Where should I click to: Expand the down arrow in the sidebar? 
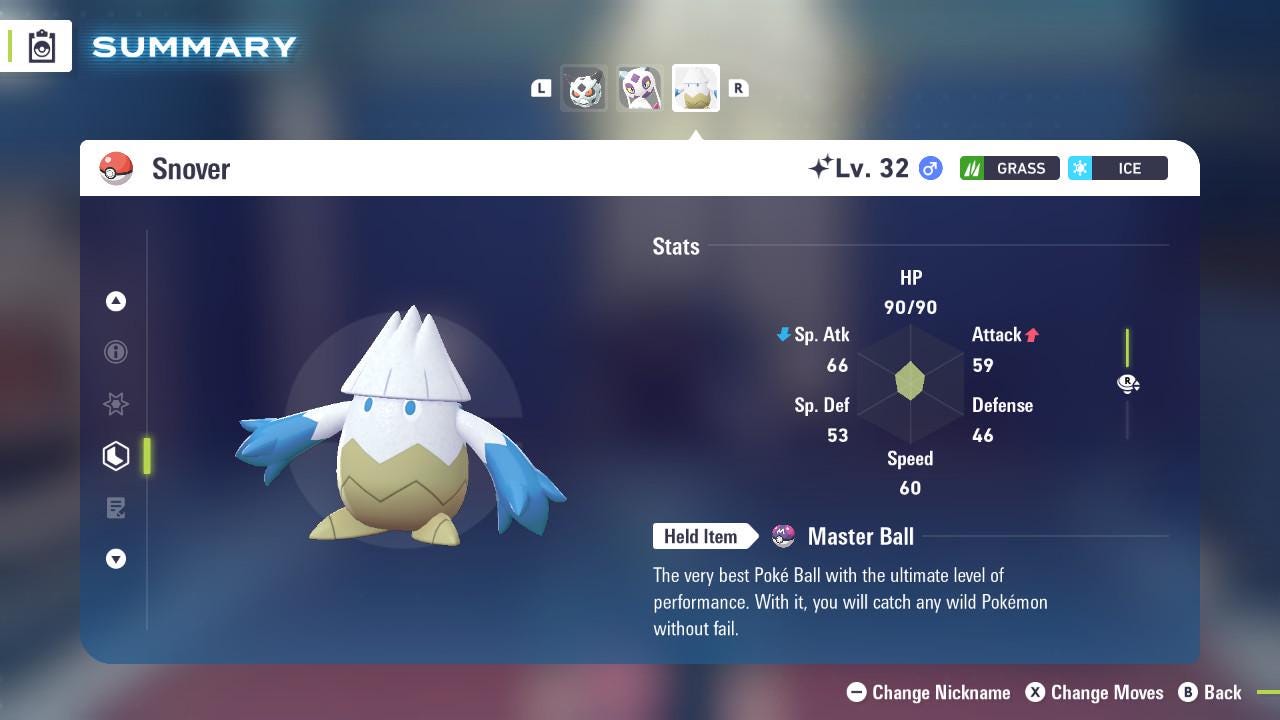(115, 559)
